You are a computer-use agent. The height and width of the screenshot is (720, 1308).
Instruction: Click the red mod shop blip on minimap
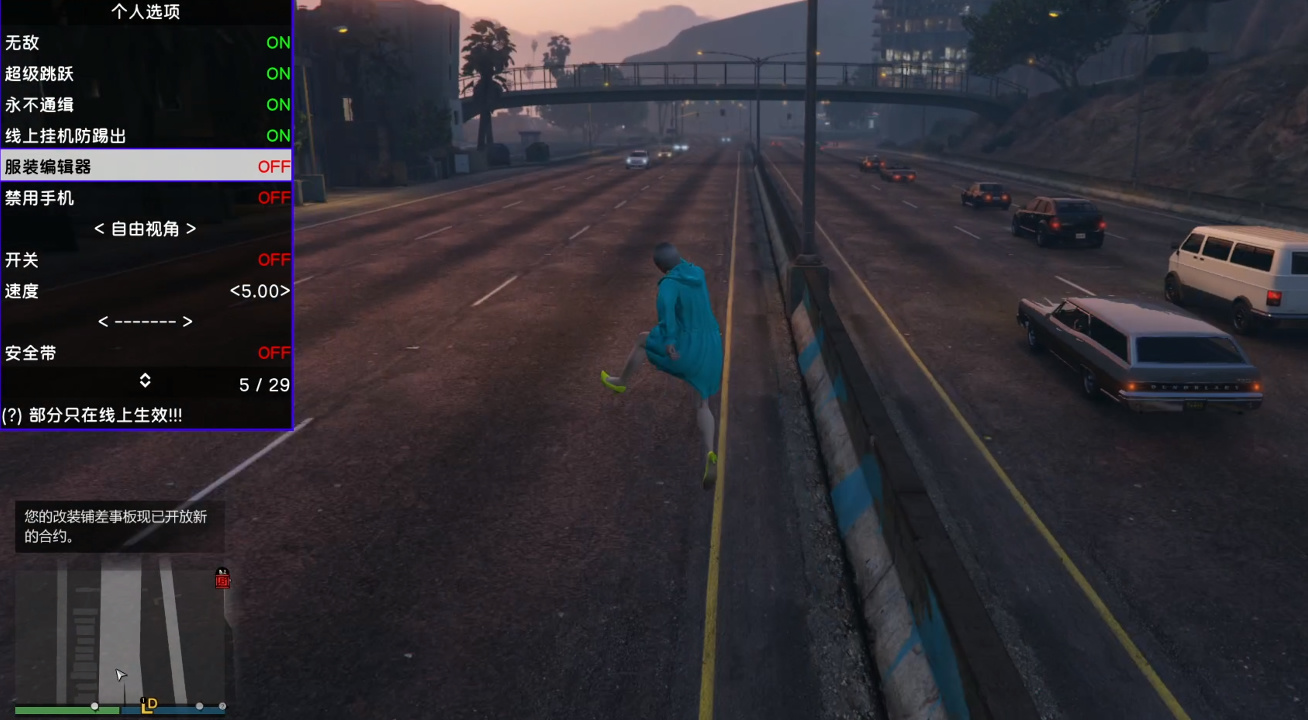point(221,581)
